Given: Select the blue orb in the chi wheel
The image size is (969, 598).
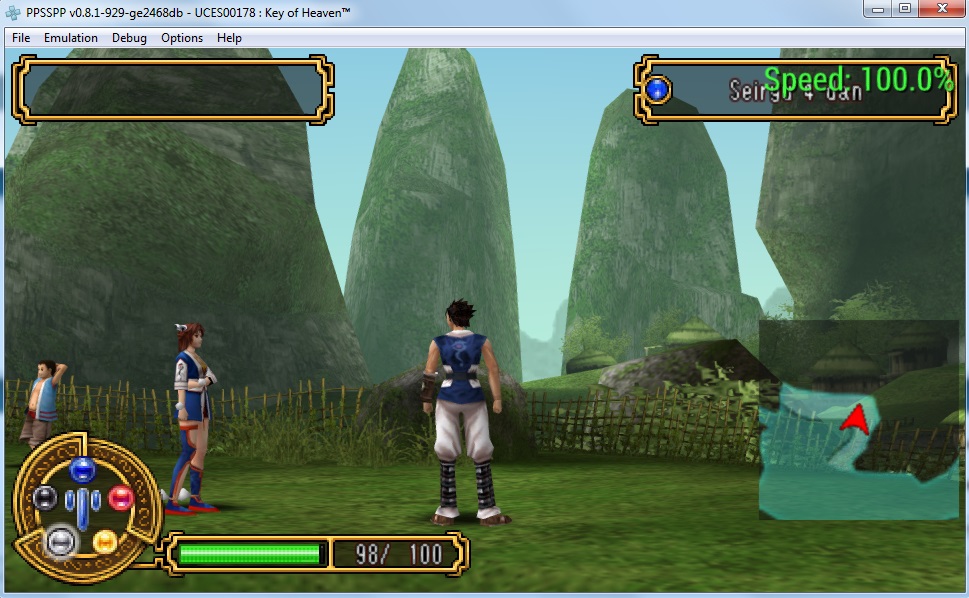Looking at the screenshot, I should 82,468.
